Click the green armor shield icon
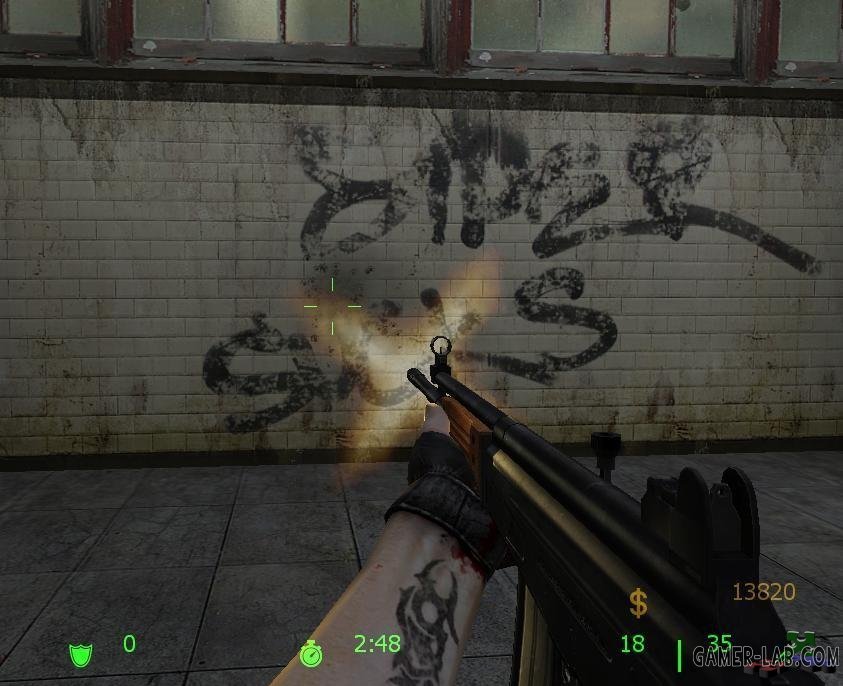Screen dimensions: 843x686 coord(80,653)
